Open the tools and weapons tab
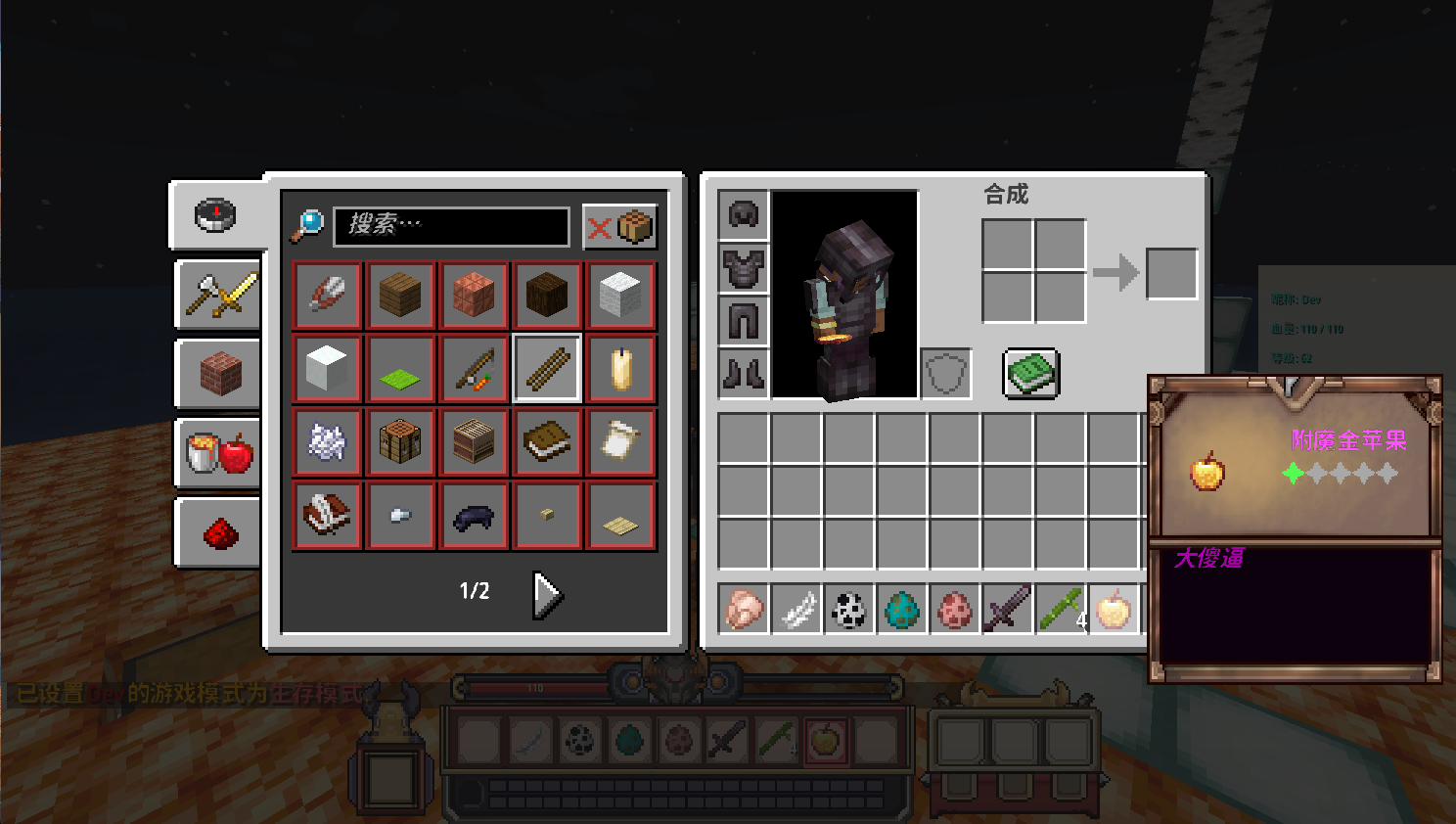The image size is (1456, 824). click(x=219, y=294)
